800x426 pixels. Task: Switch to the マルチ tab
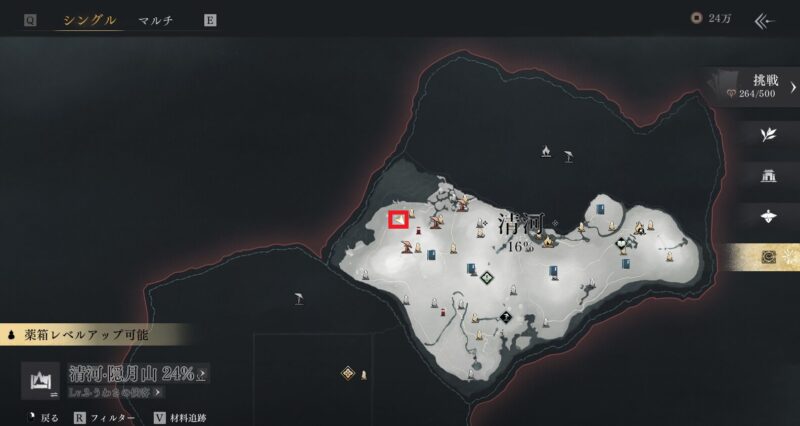pos(155,20)
